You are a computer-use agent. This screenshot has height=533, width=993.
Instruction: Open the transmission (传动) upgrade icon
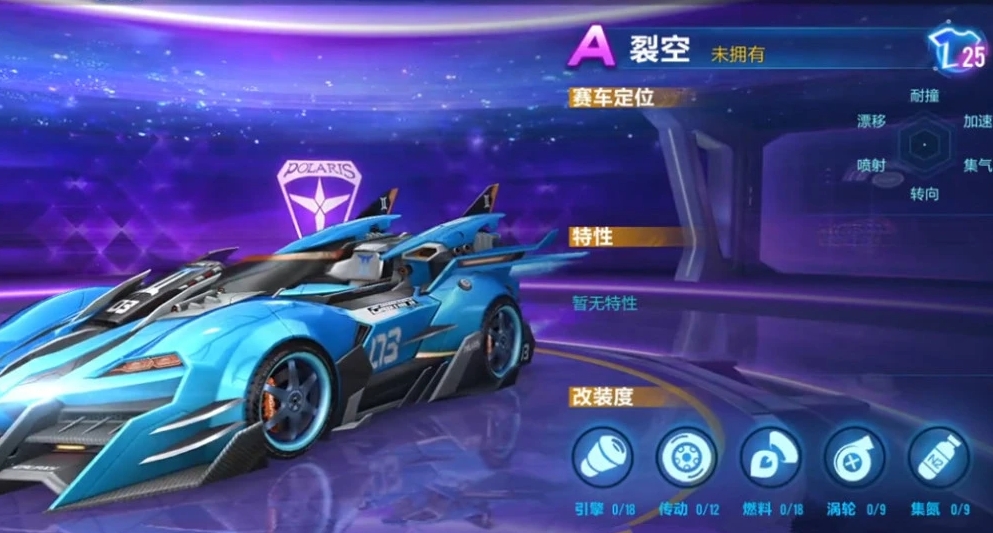[686, 457]
